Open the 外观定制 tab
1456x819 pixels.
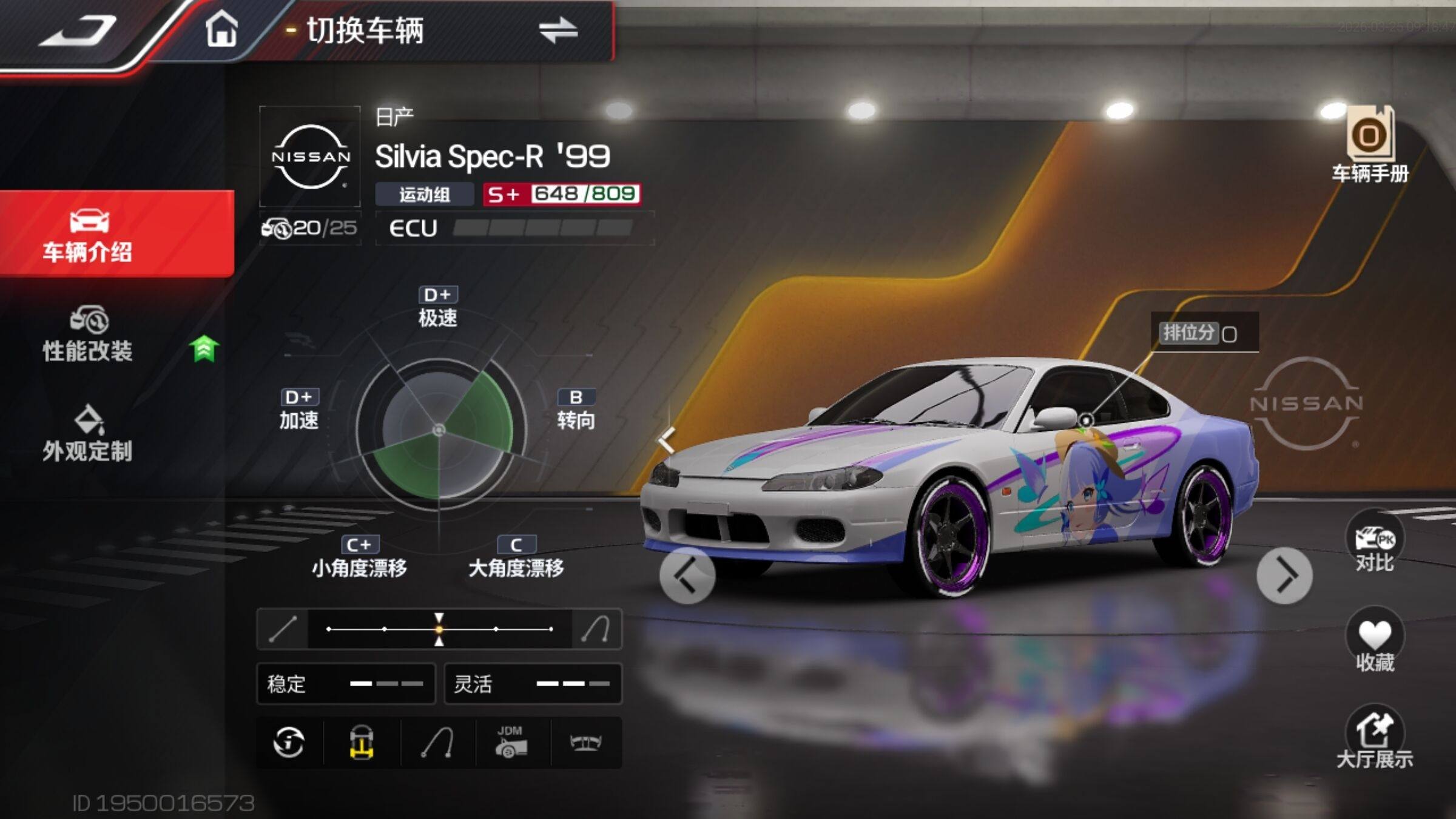[x=88, y=434]
